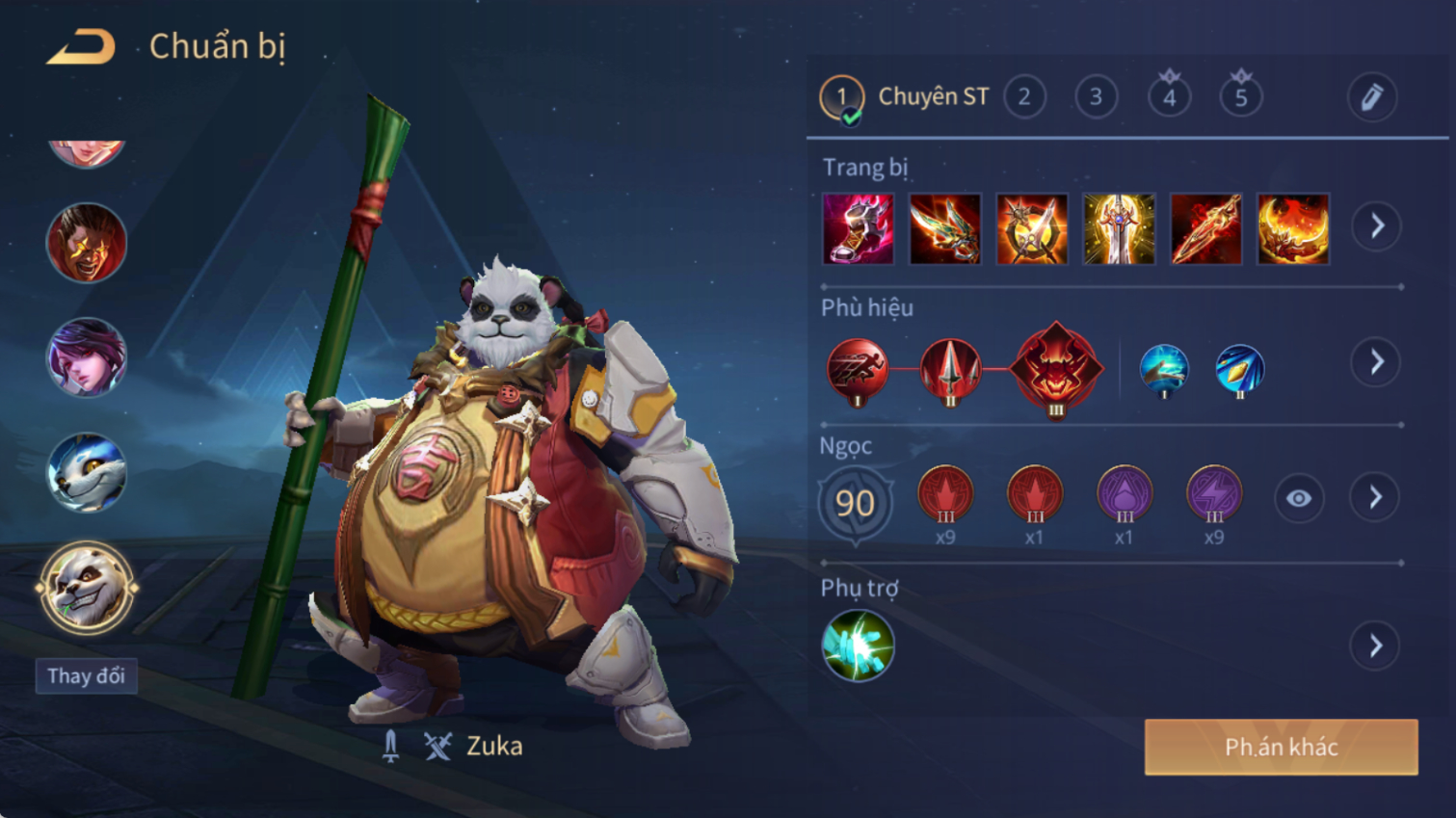Select the boots item in Trang bị
This screenshot has width=1456, height=818.
tap(859, 229)
